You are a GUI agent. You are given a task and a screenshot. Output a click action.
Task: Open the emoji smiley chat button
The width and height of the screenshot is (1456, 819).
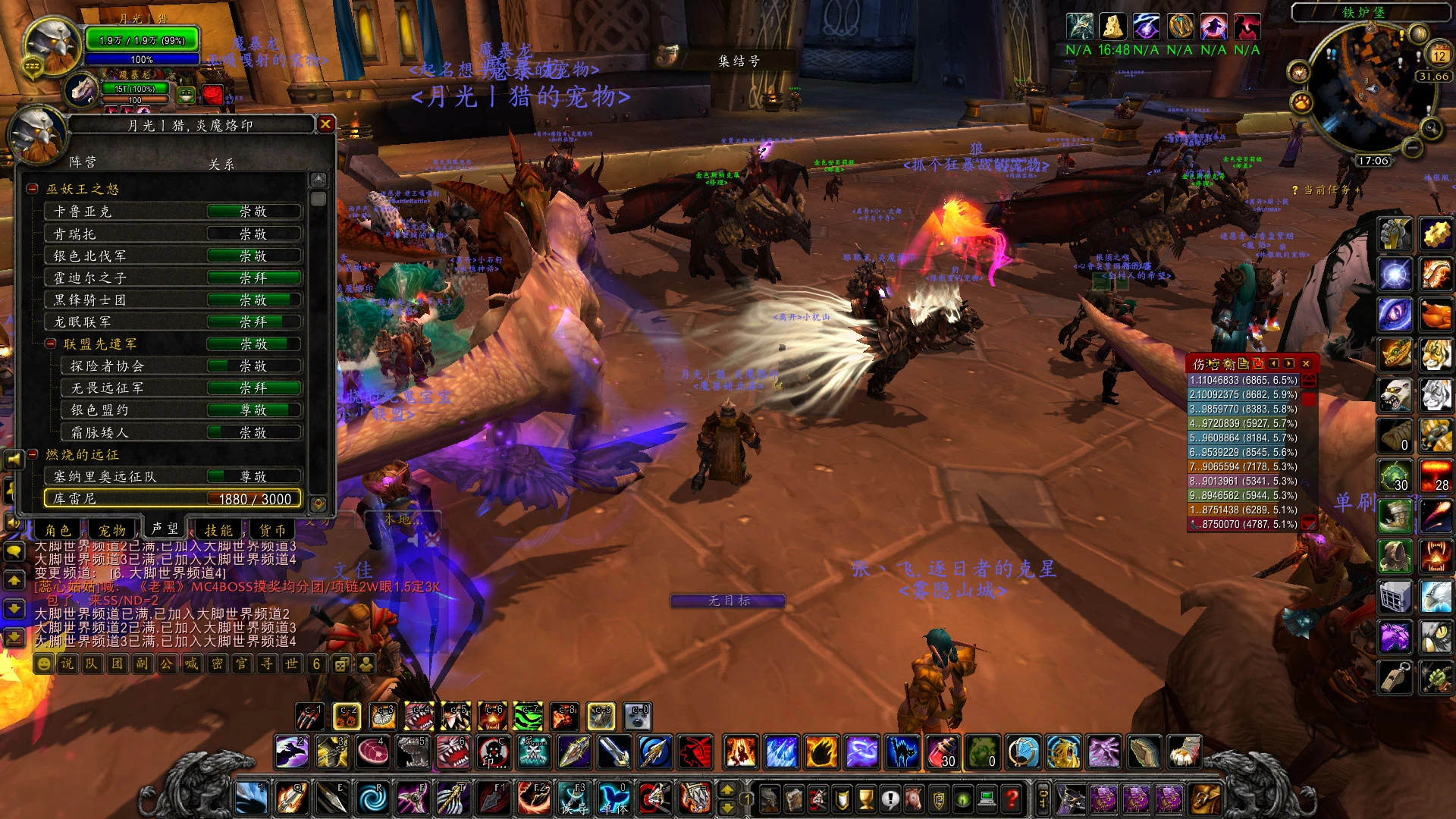[x=44, y=664]
